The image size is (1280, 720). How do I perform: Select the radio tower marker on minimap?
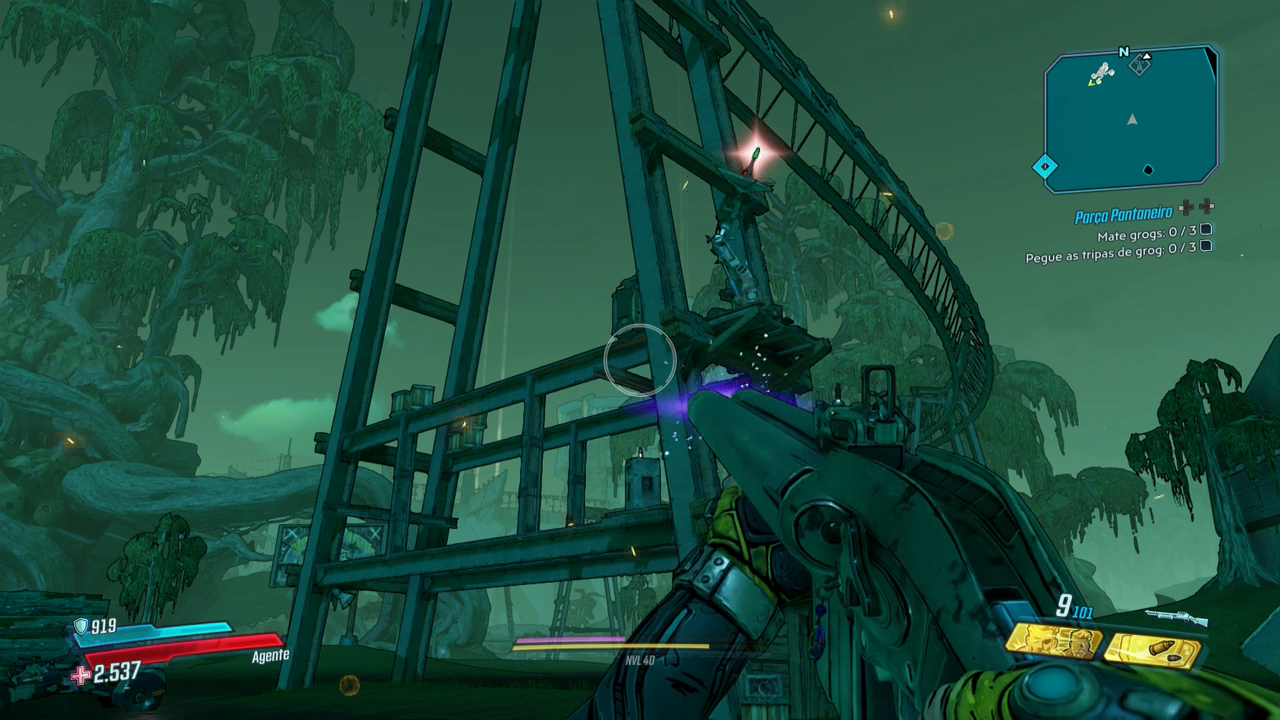point(1139,65)
